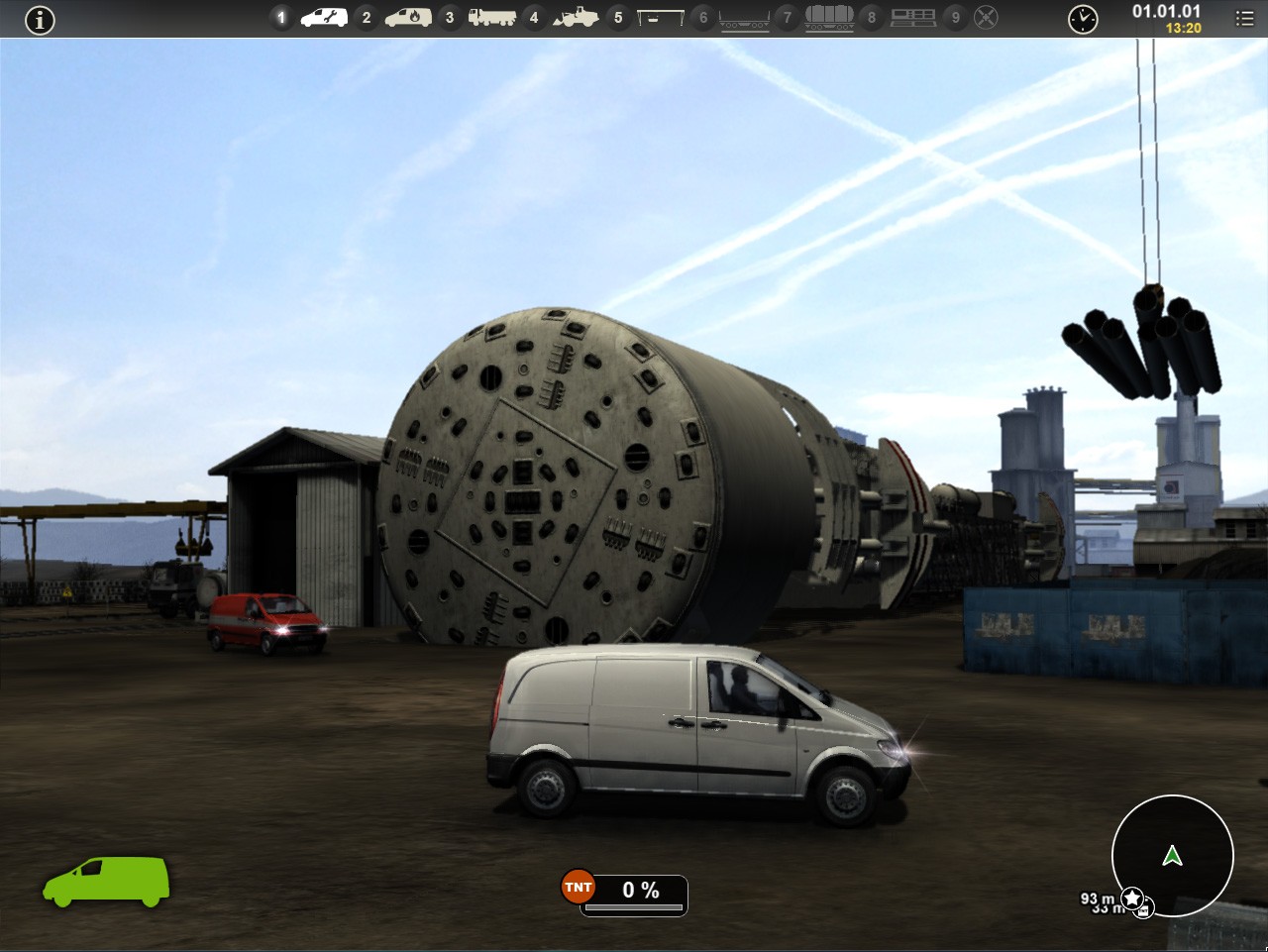This screenshot has width=1268, height=952.
Task: Click the orange TNT badge
Action: (578, 888)
